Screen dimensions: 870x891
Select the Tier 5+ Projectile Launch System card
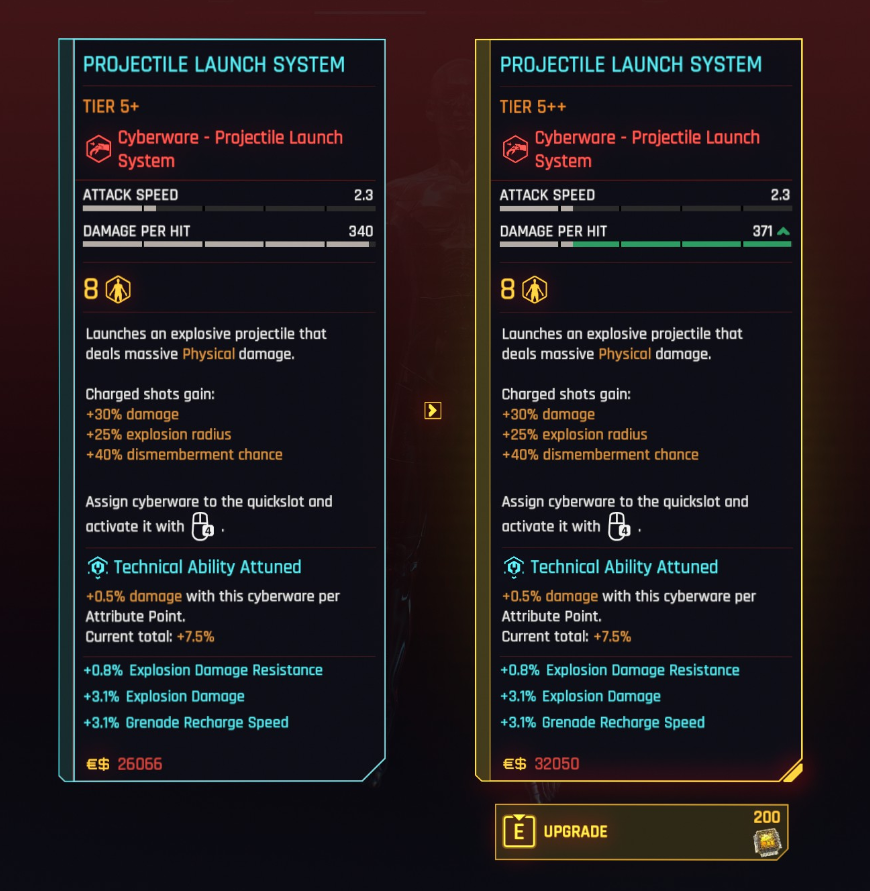(223, 410)
